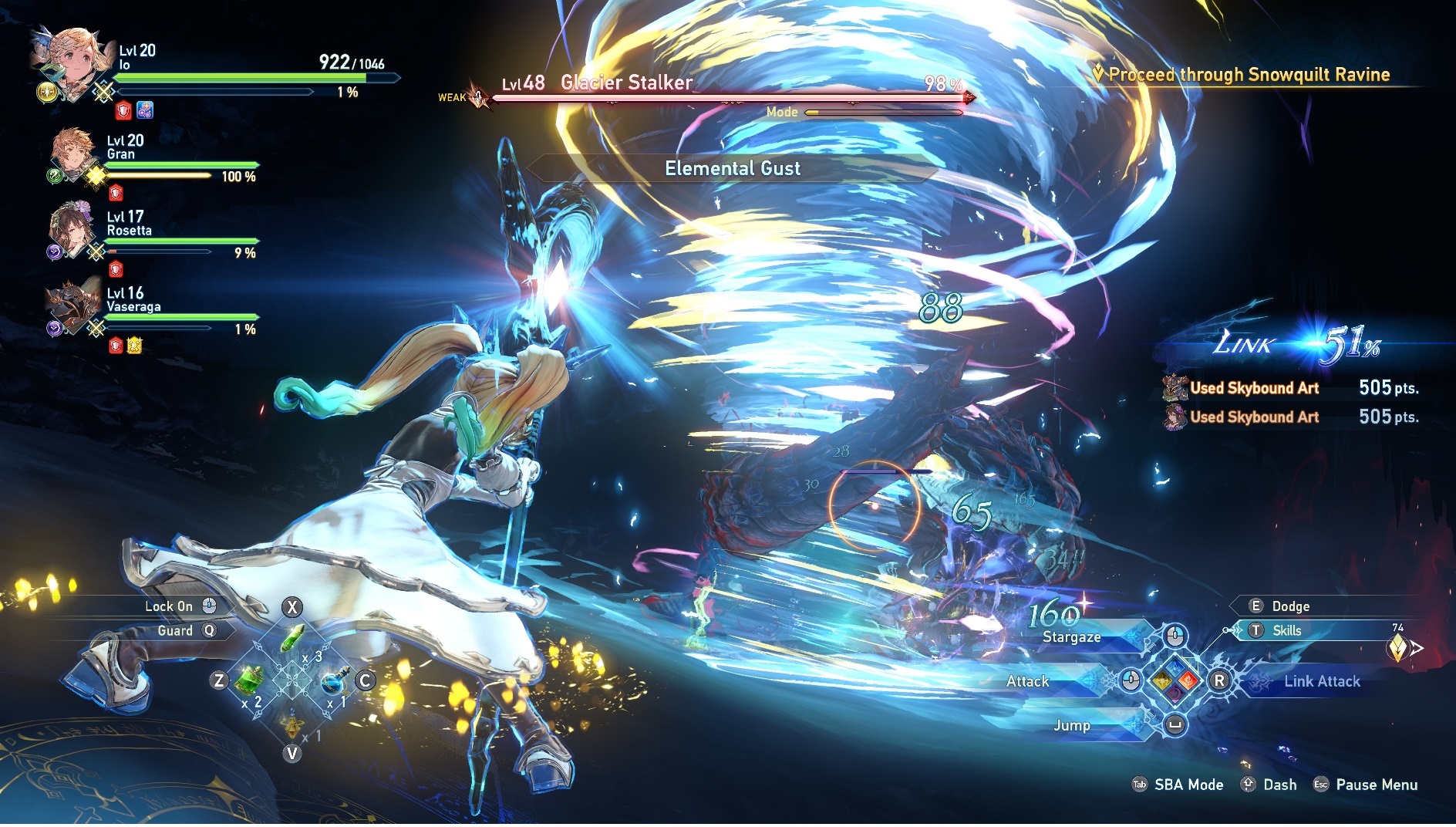The height and width of the screenshot is (827, 1456).
Task: Activate the orange fire skill icon
Action: tap(1188, 681)
